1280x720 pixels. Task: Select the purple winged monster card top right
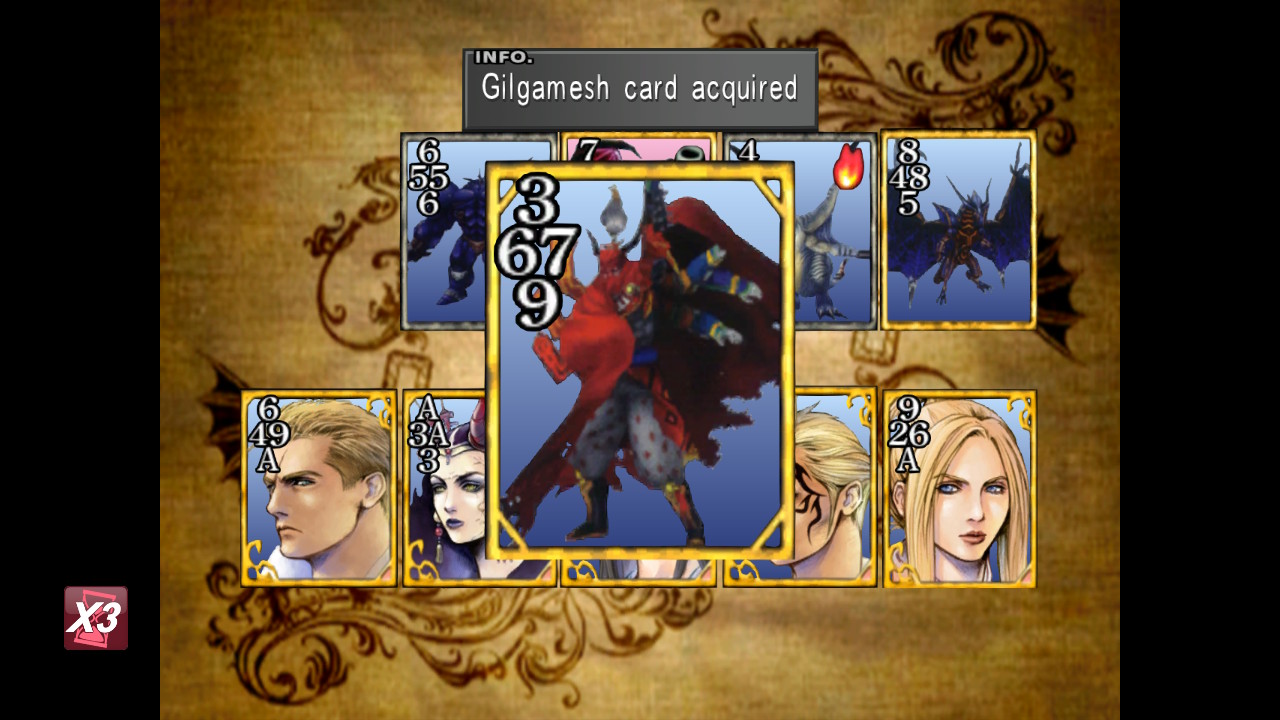(x=960, y=230)
